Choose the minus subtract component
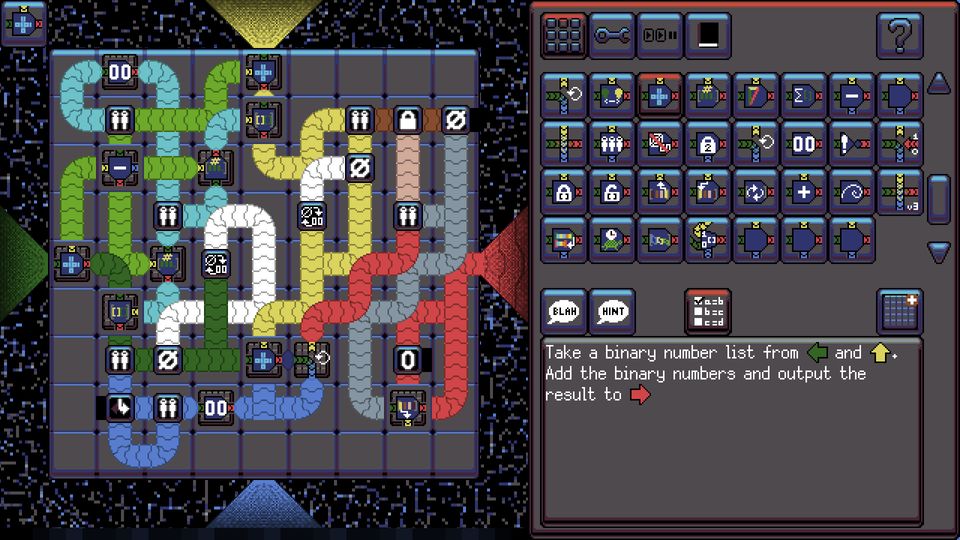 (x=852, y=95)
